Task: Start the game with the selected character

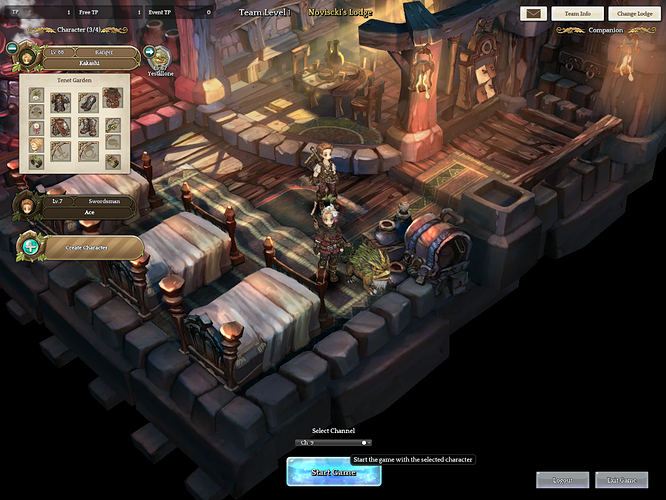Action: [333, 472]
